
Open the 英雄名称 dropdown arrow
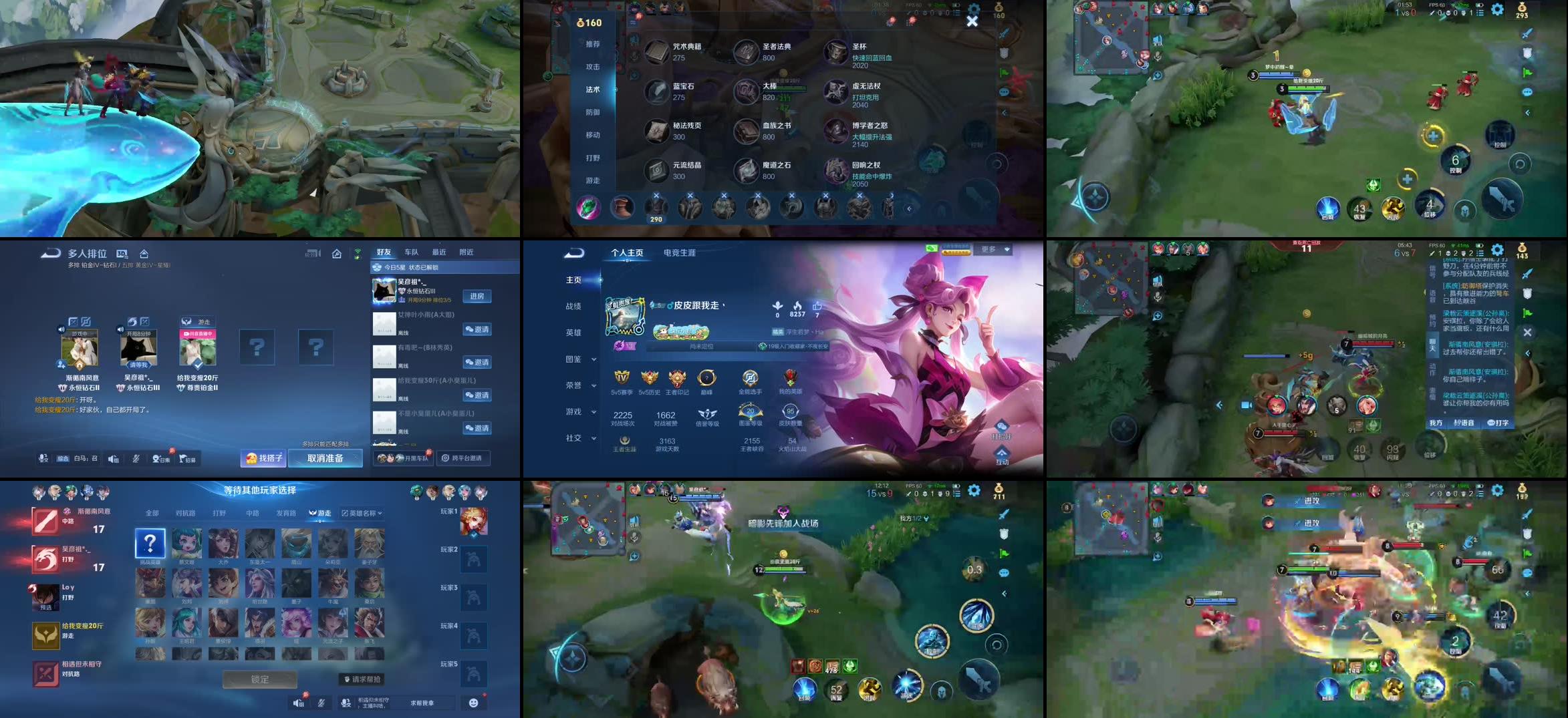[x=380, y=513]
